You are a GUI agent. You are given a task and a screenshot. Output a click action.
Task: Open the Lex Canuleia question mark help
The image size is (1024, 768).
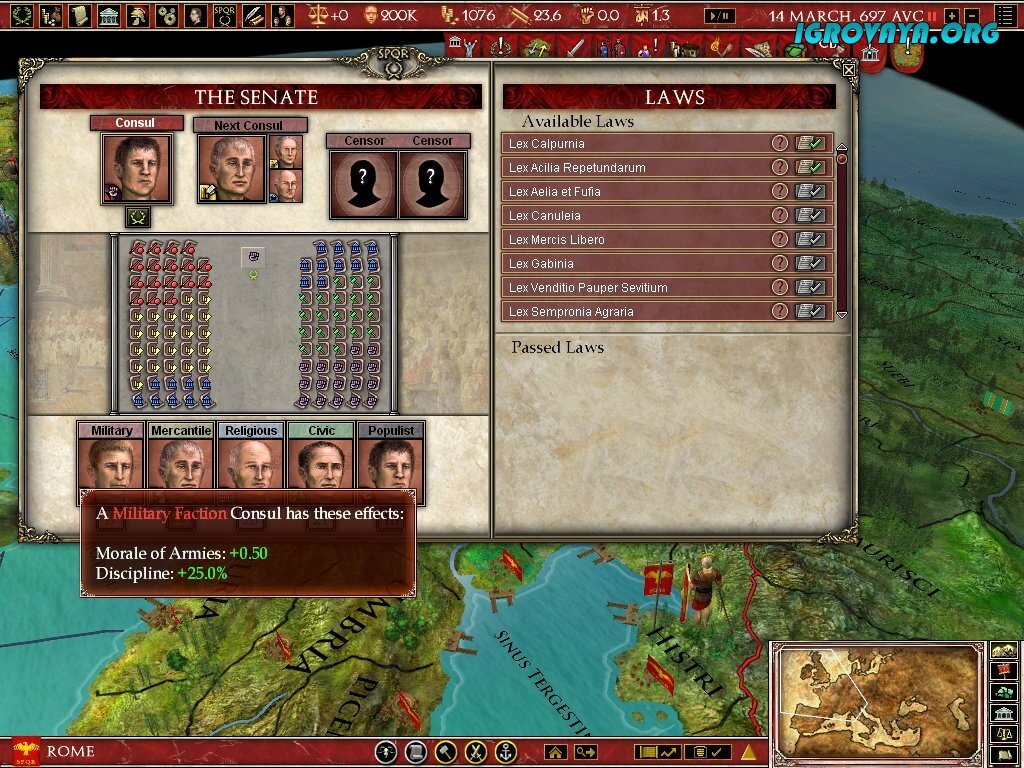coord(780,216)
